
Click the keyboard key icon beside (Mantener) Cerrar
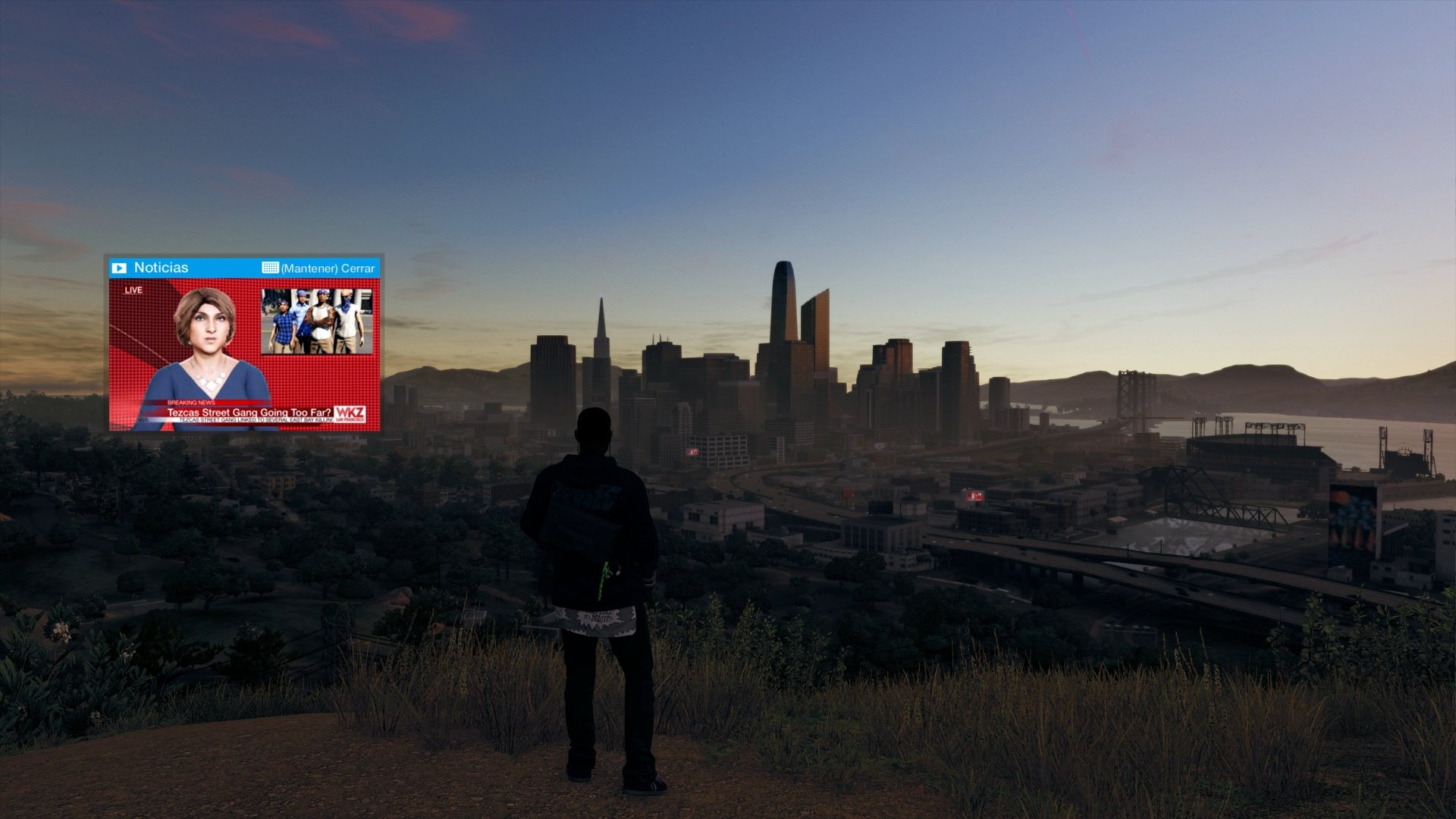point(270,268)
